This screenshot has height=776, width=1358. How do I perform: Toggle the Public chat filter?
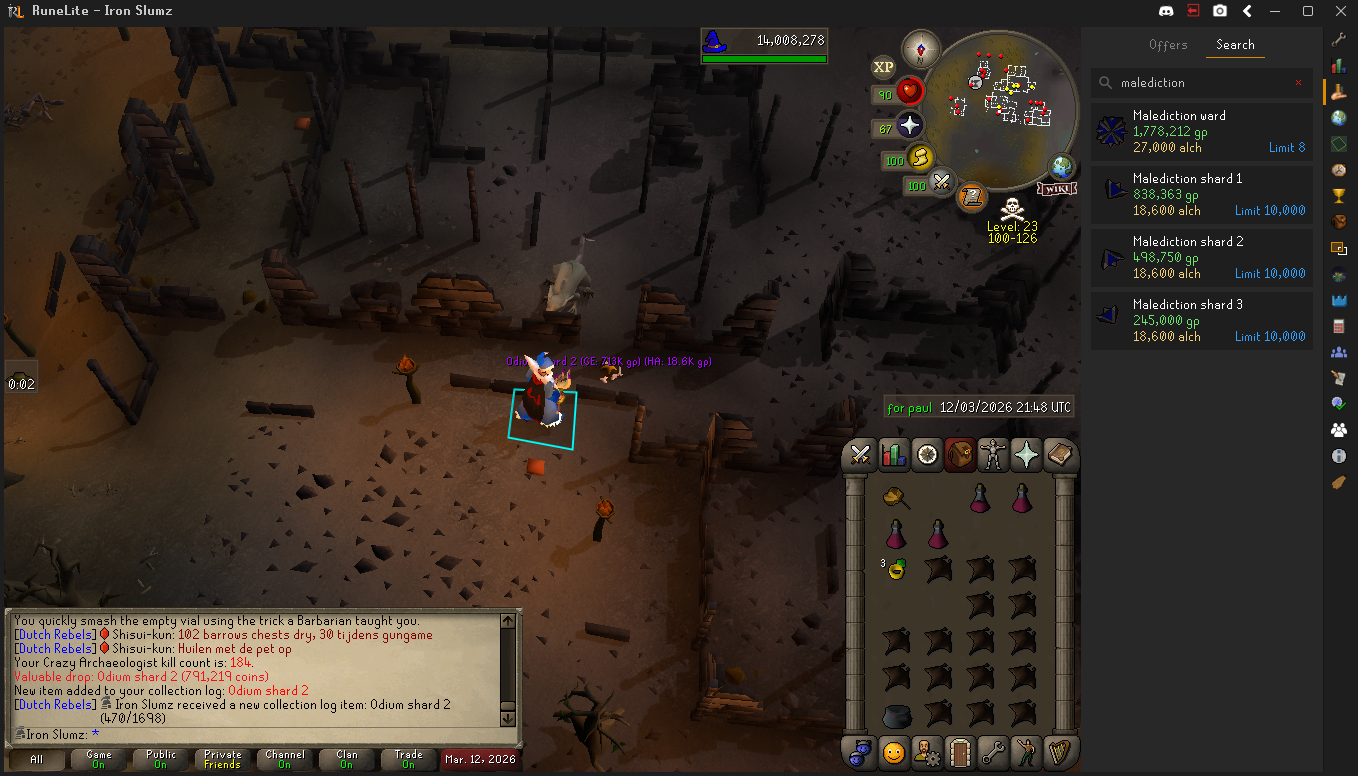pyautogui.click(x=160, y=759)
